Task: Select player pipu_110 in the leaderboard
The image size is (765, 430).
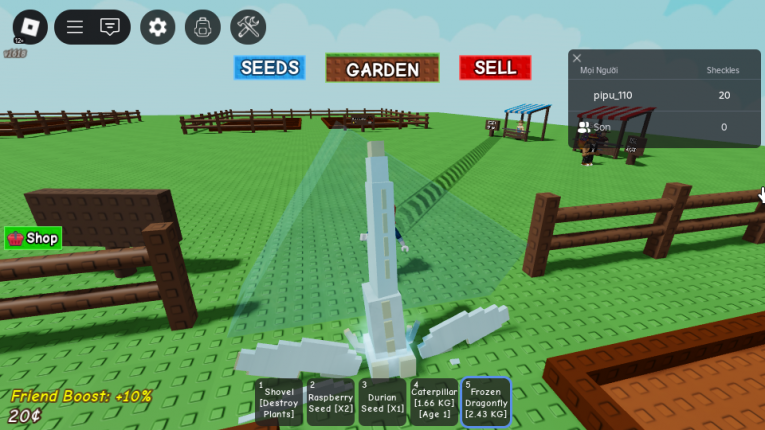Action: click(x=613, y=96)
